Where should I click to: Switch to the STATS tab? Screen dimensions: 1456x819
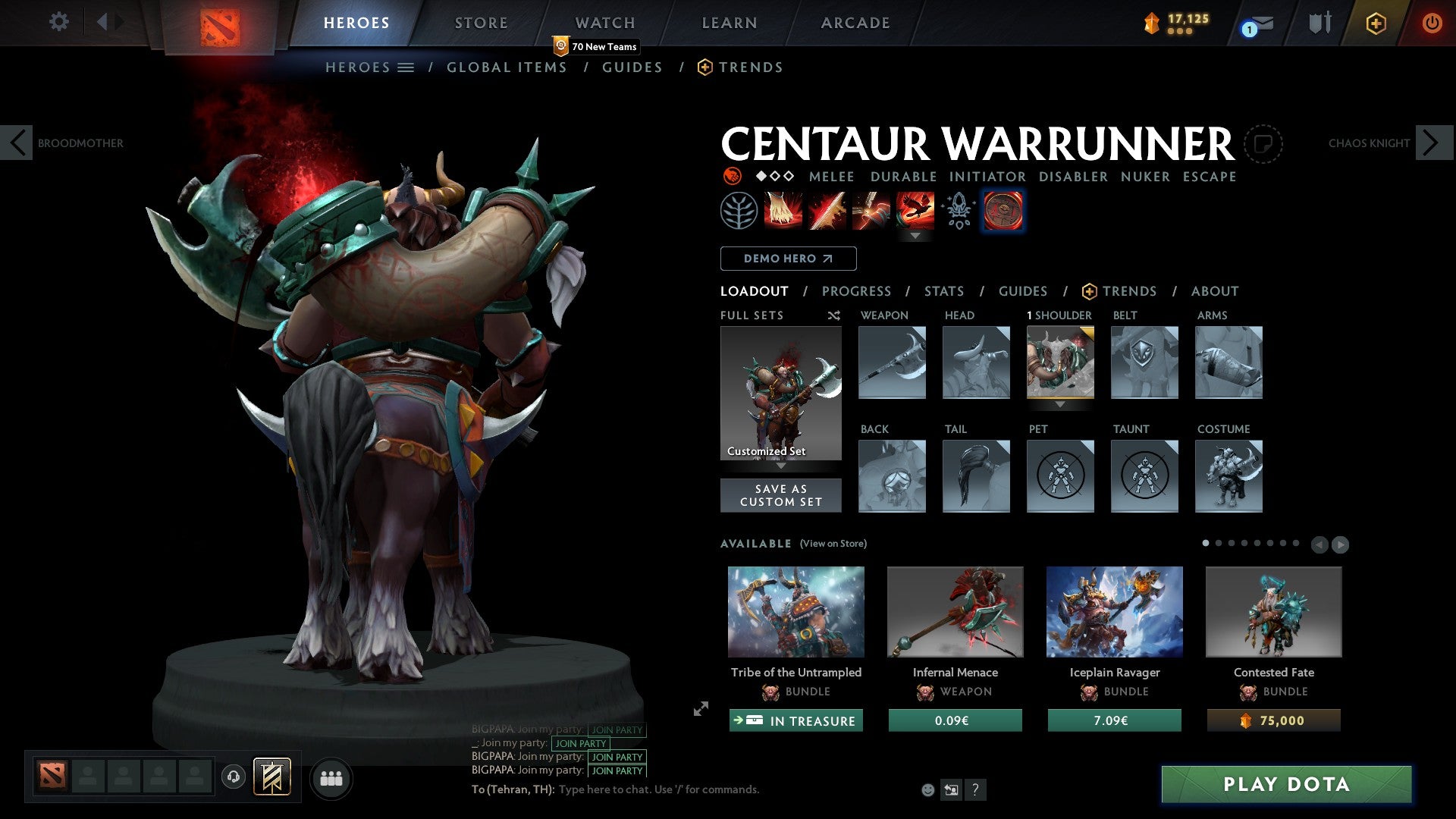click(x=944, y=291)
